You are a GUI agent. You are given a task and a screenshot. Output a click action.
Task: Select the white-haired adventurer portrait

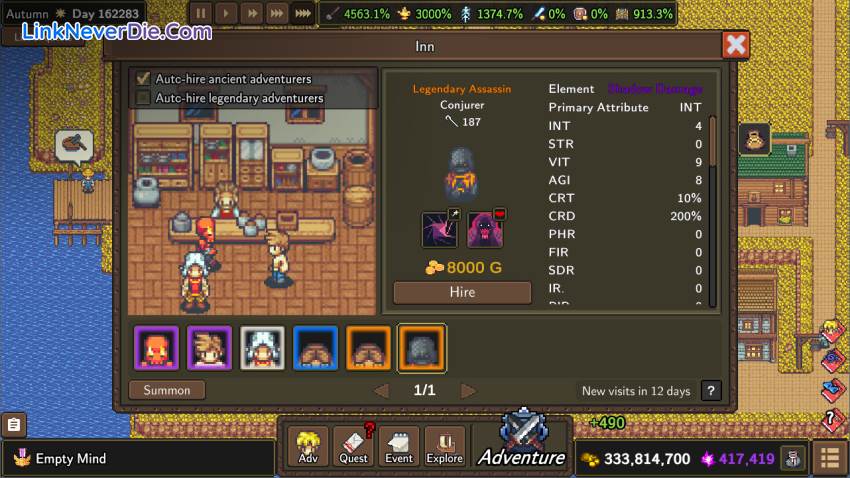coord(263,348)
